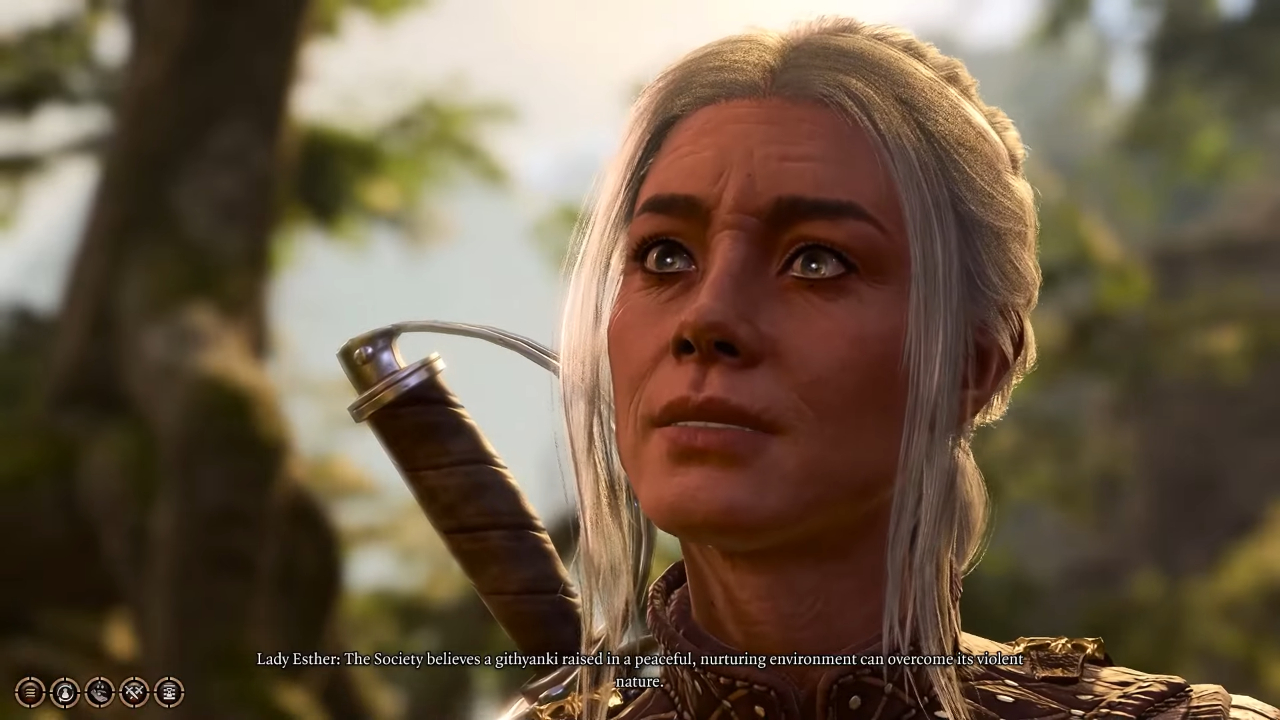Choose the fourth icon from the corner cluster
Image resolution: width=1280 pixels, height=720 pixels.
[x=134, y=691]
